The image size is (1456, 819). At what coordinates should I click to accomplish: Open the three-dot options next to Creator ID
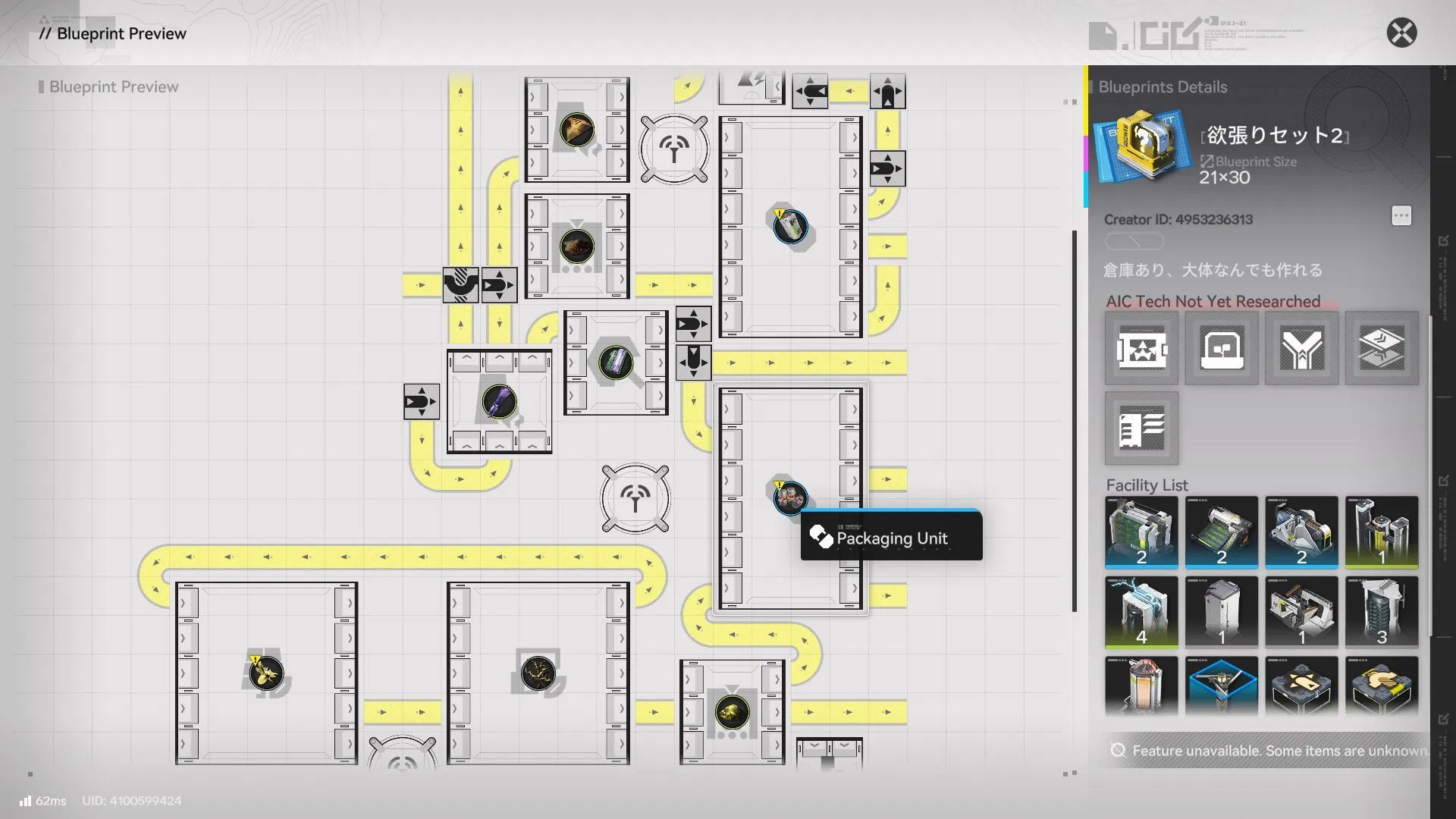click(x=1401, y=216)
